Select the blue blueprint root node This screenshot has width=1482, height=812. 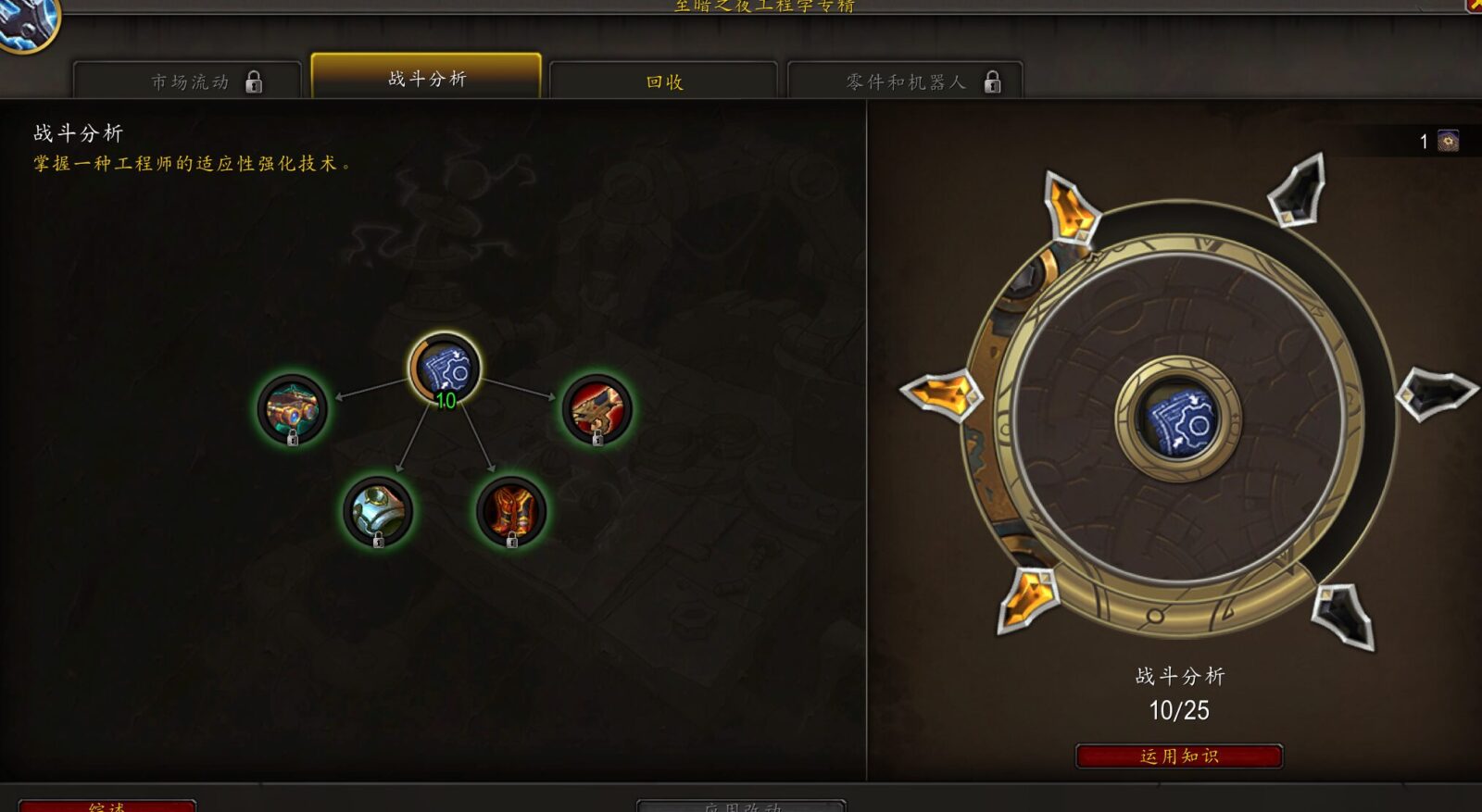click(446, 369)
